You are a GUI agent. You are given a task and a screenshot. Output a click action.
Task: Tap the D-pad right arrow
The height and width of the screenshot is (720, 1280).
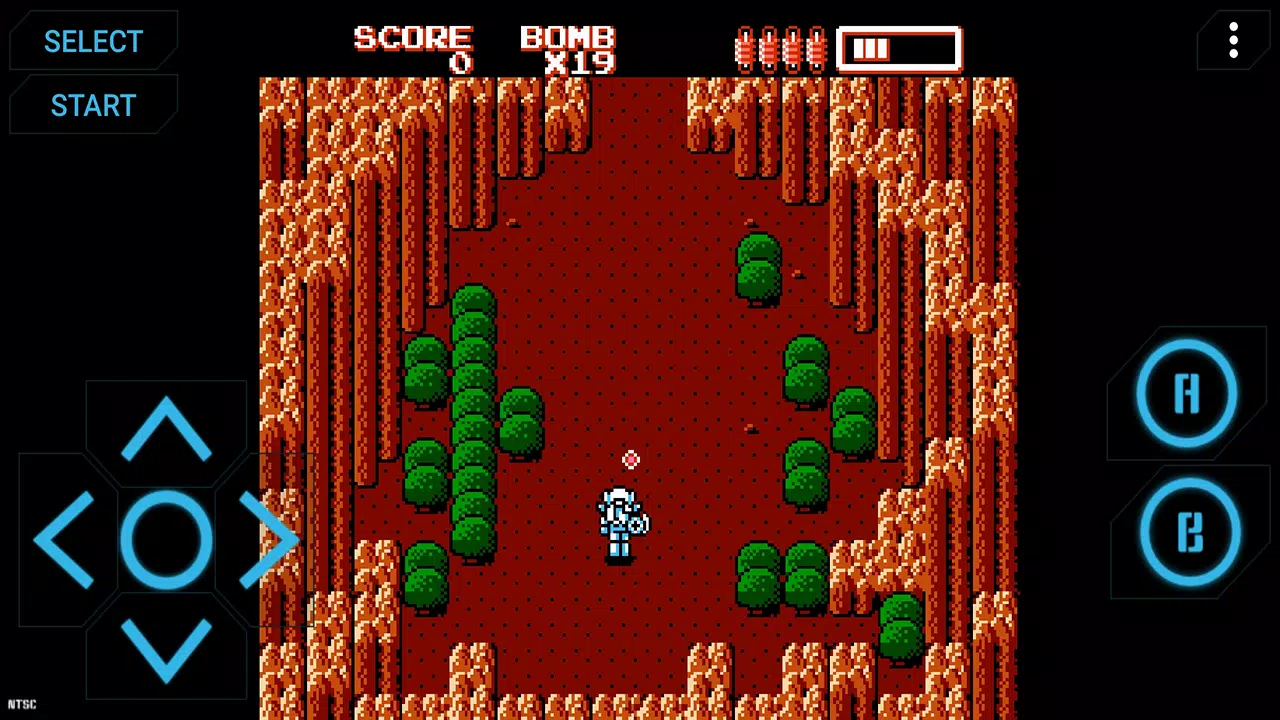click(268, 540)
